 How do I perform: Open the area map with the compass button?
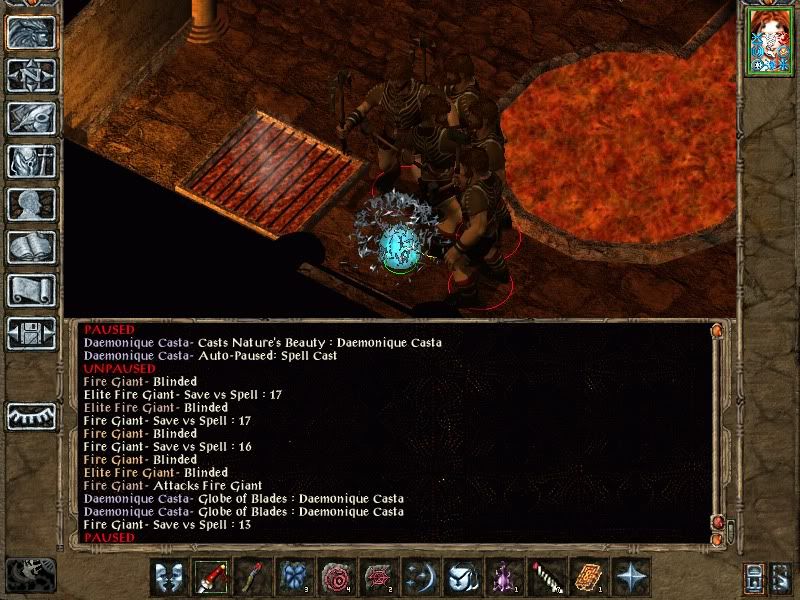click(x=30, y=75)
